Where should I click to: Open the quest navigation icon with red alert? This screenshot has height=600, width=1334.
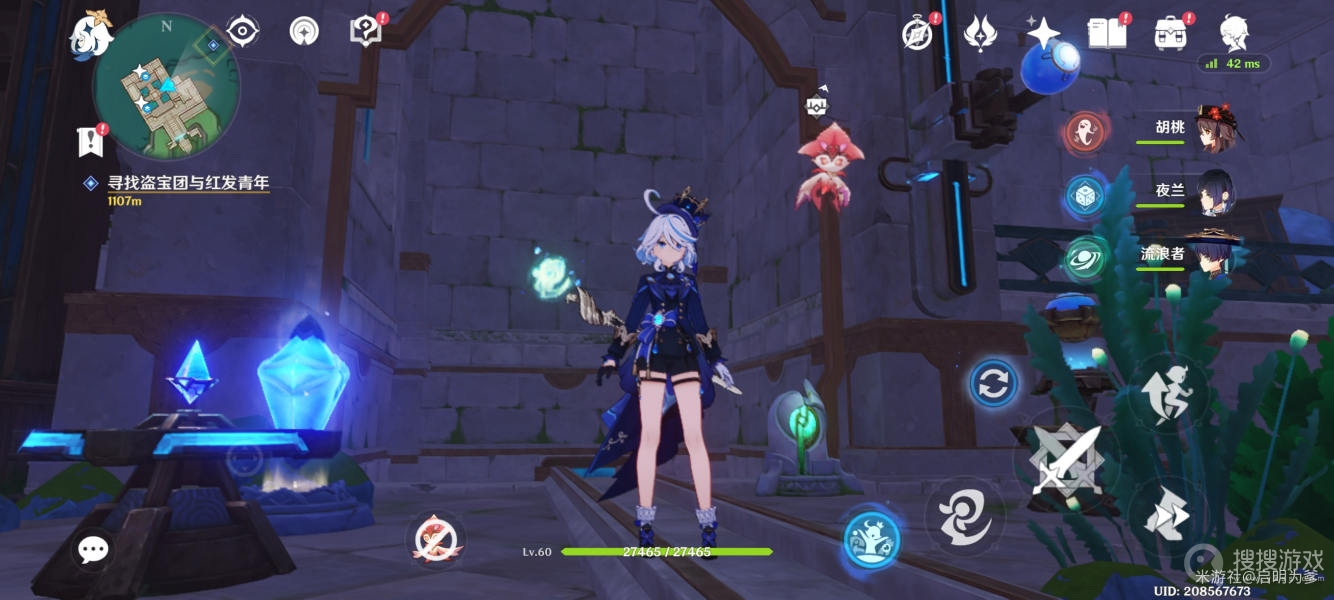tap(303, 32)
